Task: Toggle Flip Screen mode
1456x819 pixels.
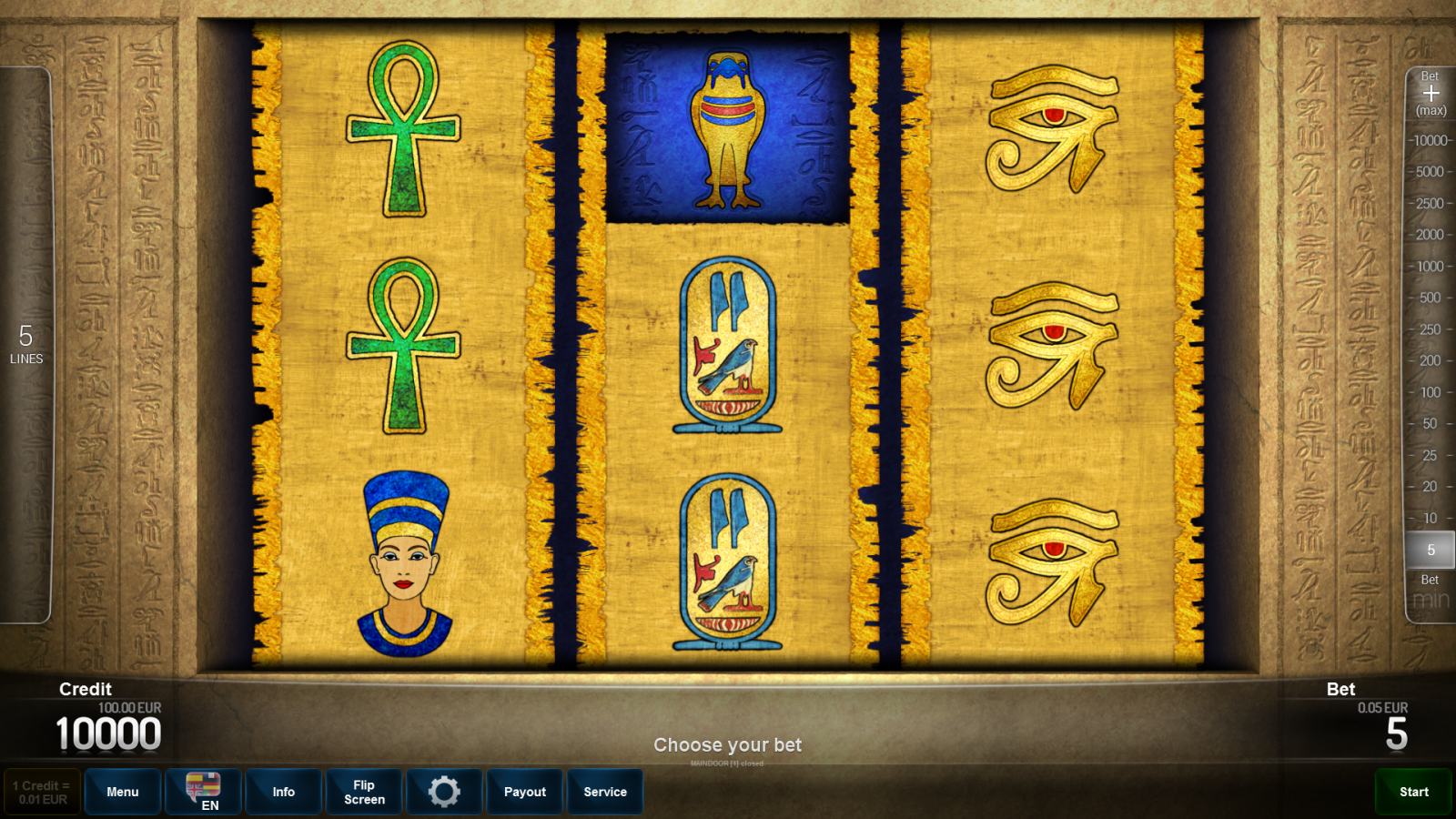Action: coord(363,792)
